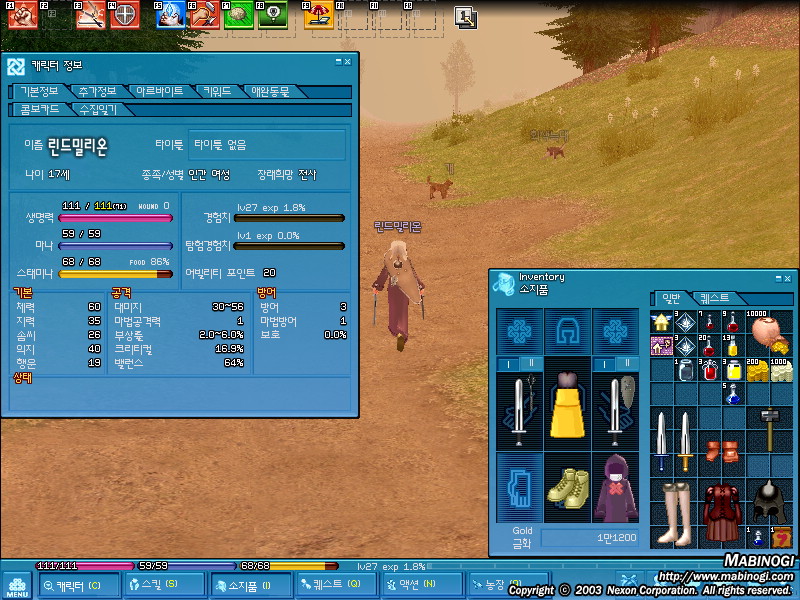Close the character info window
Image resolution: width=800 pixels, height=600 pixels.
pyautogui.click(x=347, y=62)
